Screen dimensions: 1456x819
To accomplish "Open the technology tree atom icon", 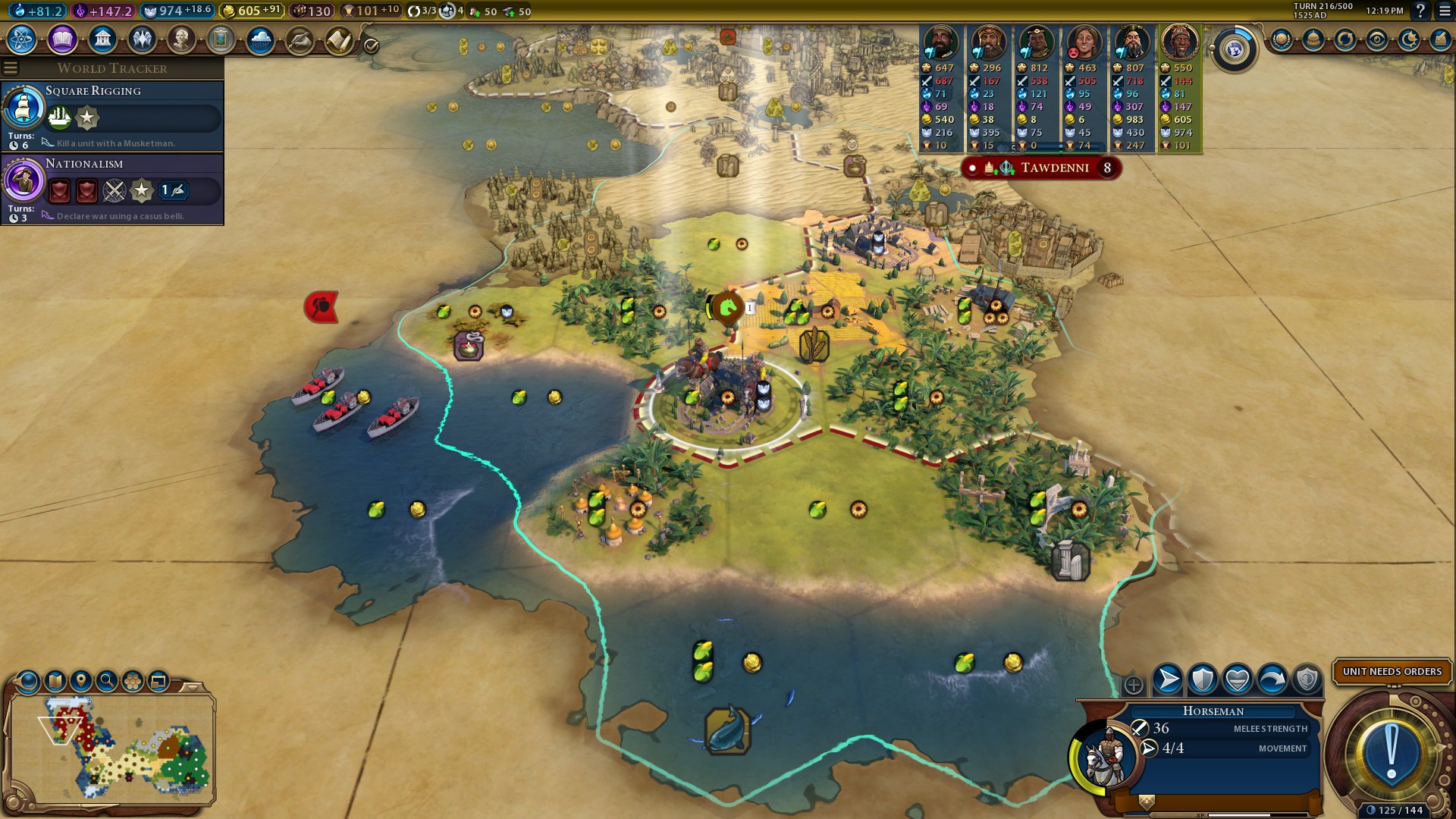I will click(22, 39).
